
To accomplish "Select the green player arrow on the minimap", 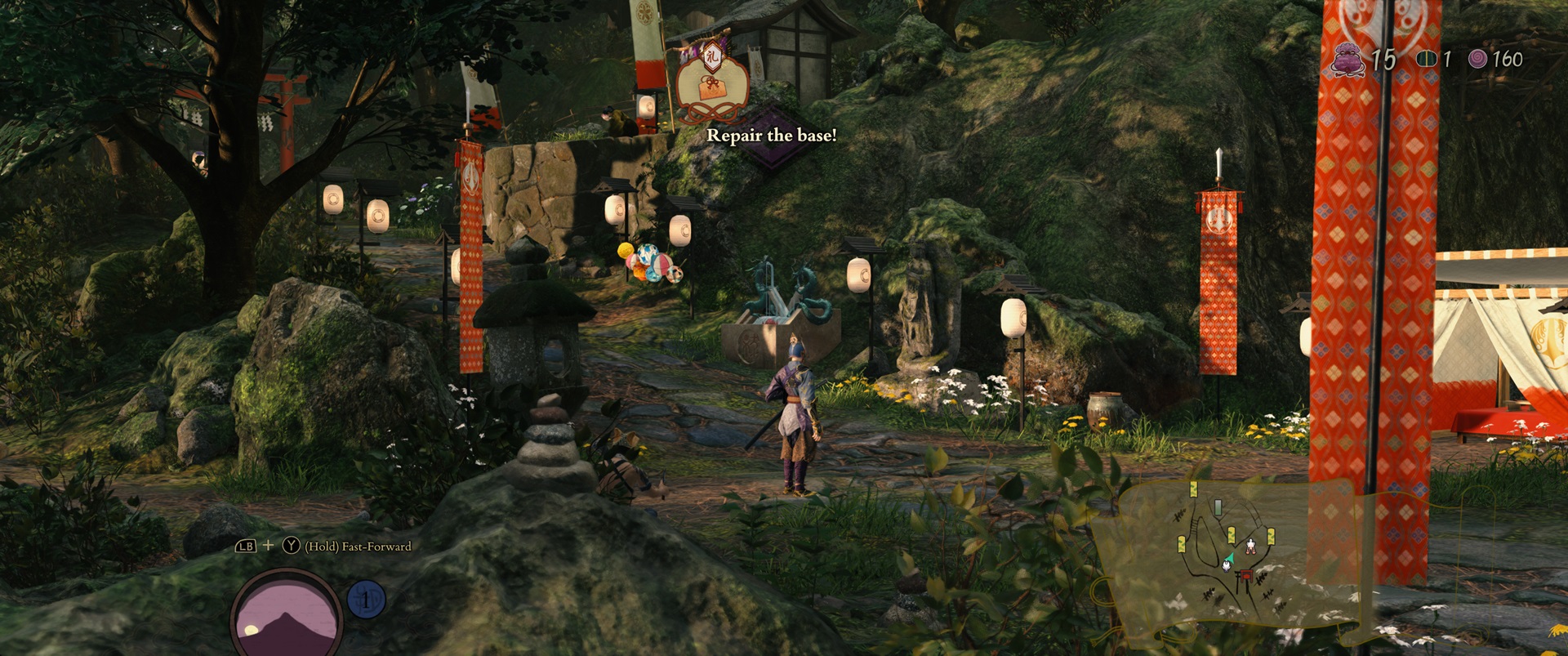I will coord(1231,558).
